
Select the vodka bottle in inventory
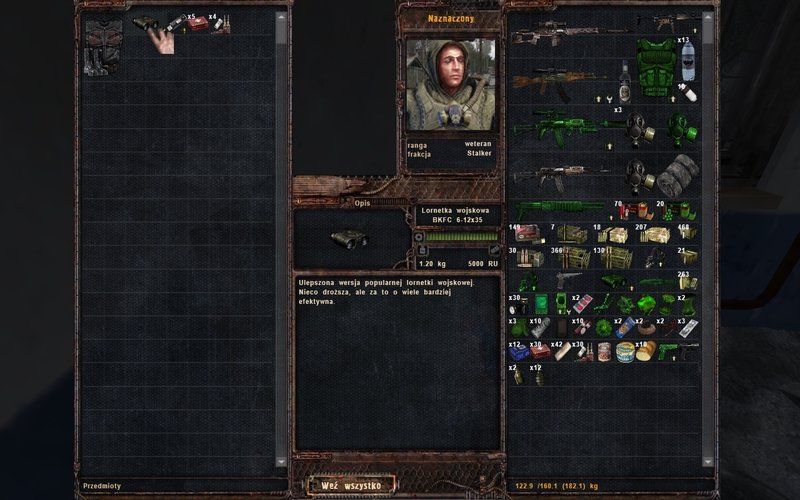click(x=624, y=80)
